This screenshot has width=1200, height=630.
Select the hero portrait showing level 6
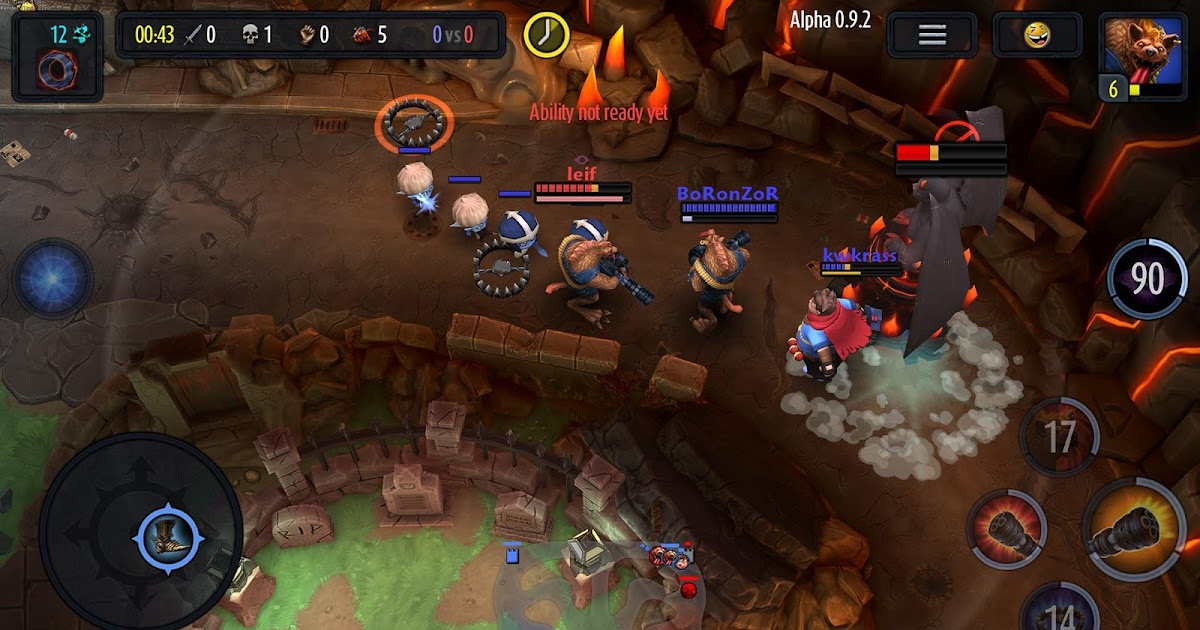click(x=1142, y=55)
